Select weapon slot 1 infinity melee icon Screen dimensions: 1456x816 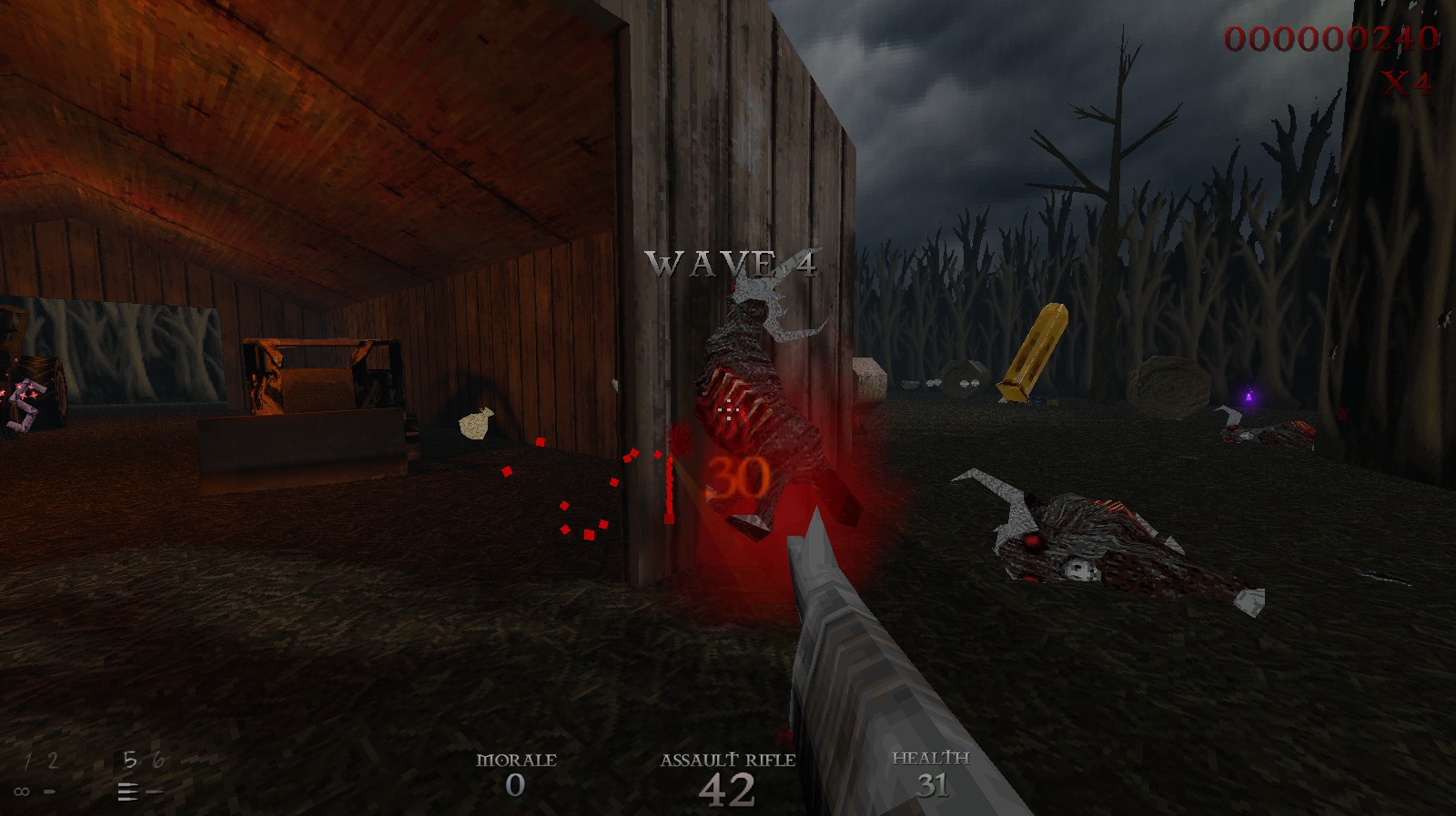pos(22,791)
